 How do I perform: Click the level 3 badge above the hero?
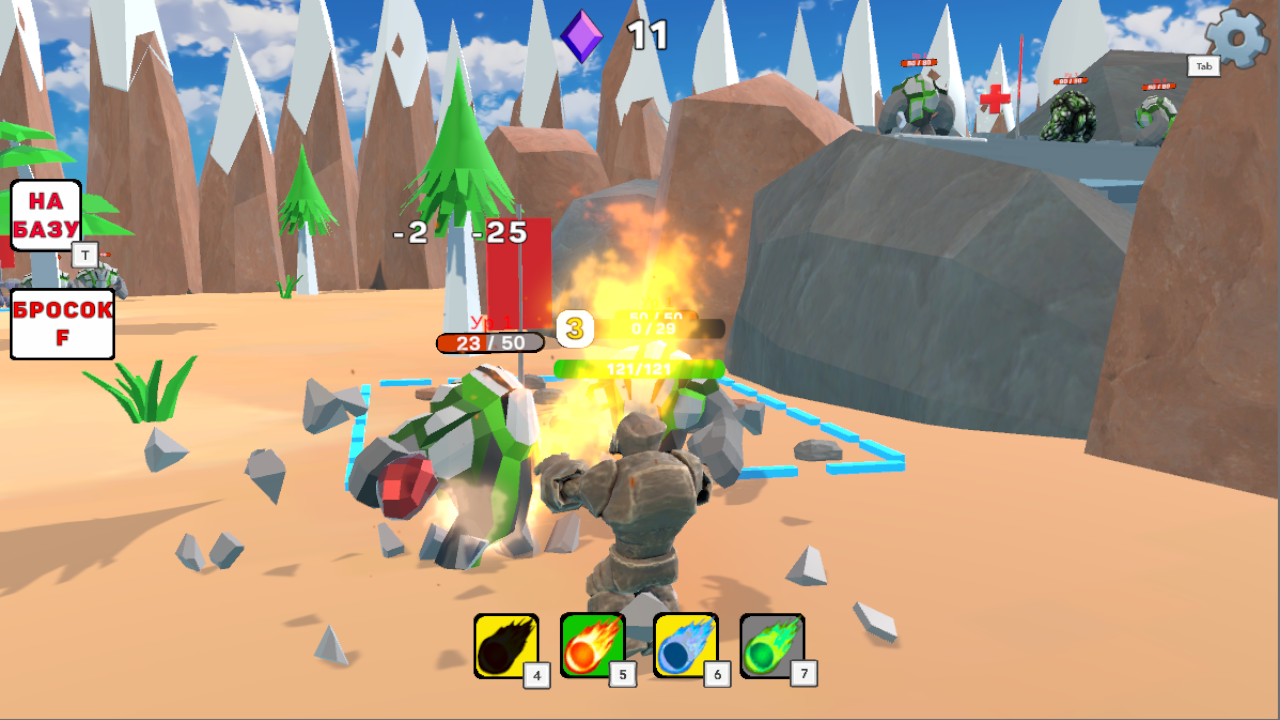coord(575,330)
